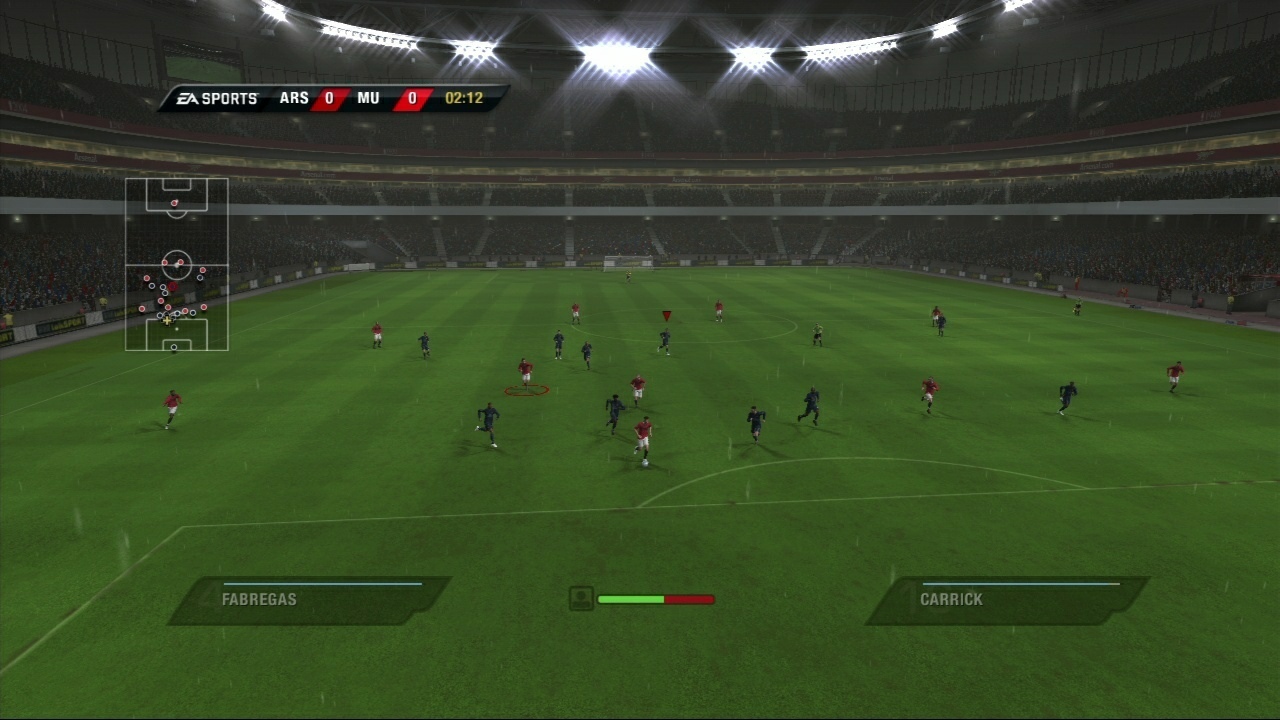The height and width of the screenshot is (720, 1280).
Task: Click the white ball dot on the minimap
Action: [x=176, y=329]
